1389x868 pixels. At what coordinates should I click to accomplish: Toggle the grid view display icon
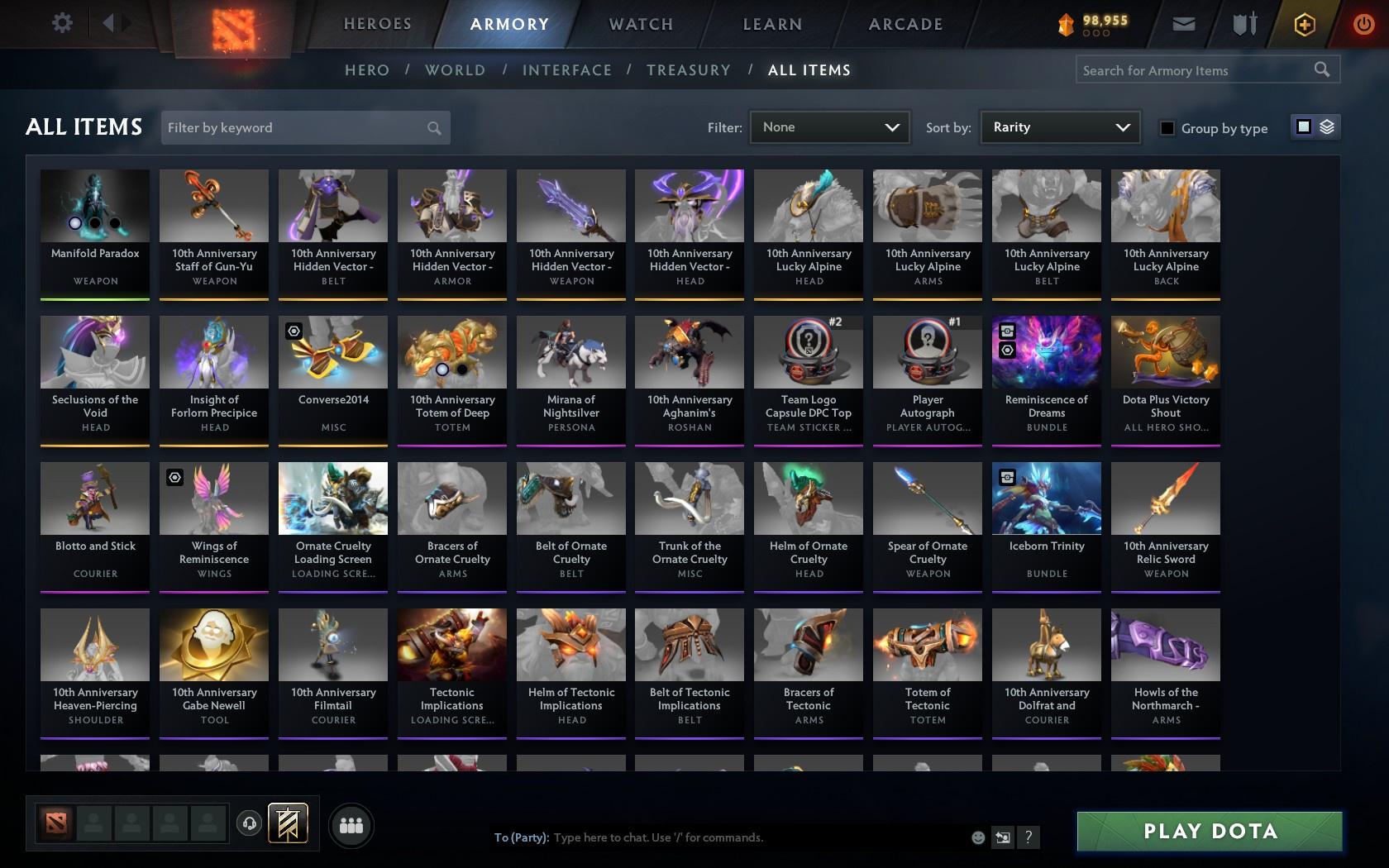coord(1303,127)
